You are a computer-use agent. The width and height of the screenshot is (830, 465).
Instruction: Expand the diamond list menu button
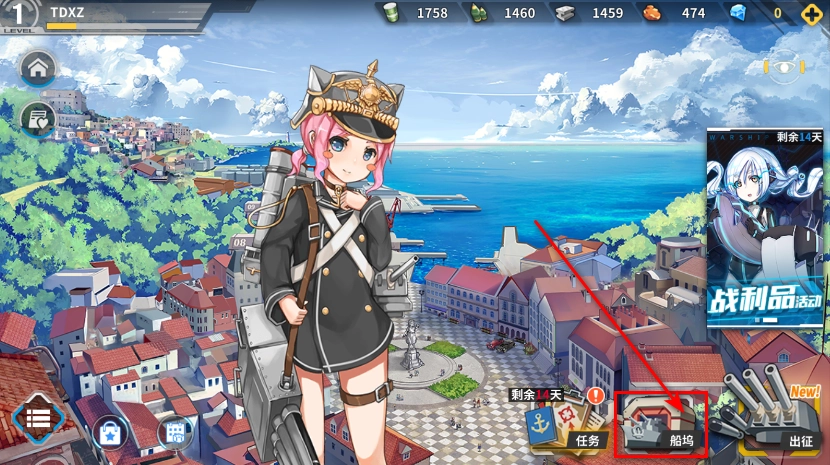38,418
